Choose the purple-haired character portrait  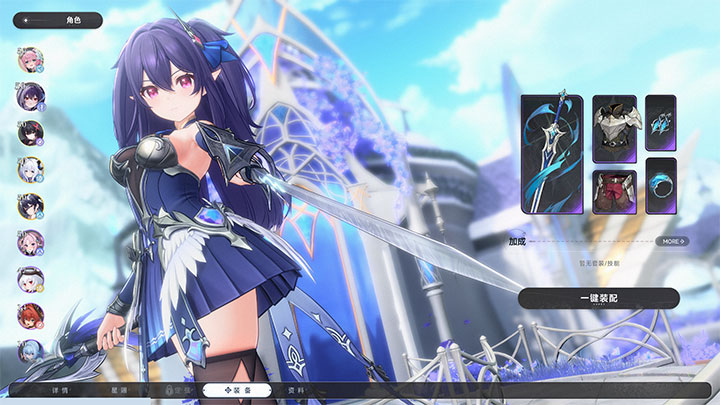click(x=30, y=96)
